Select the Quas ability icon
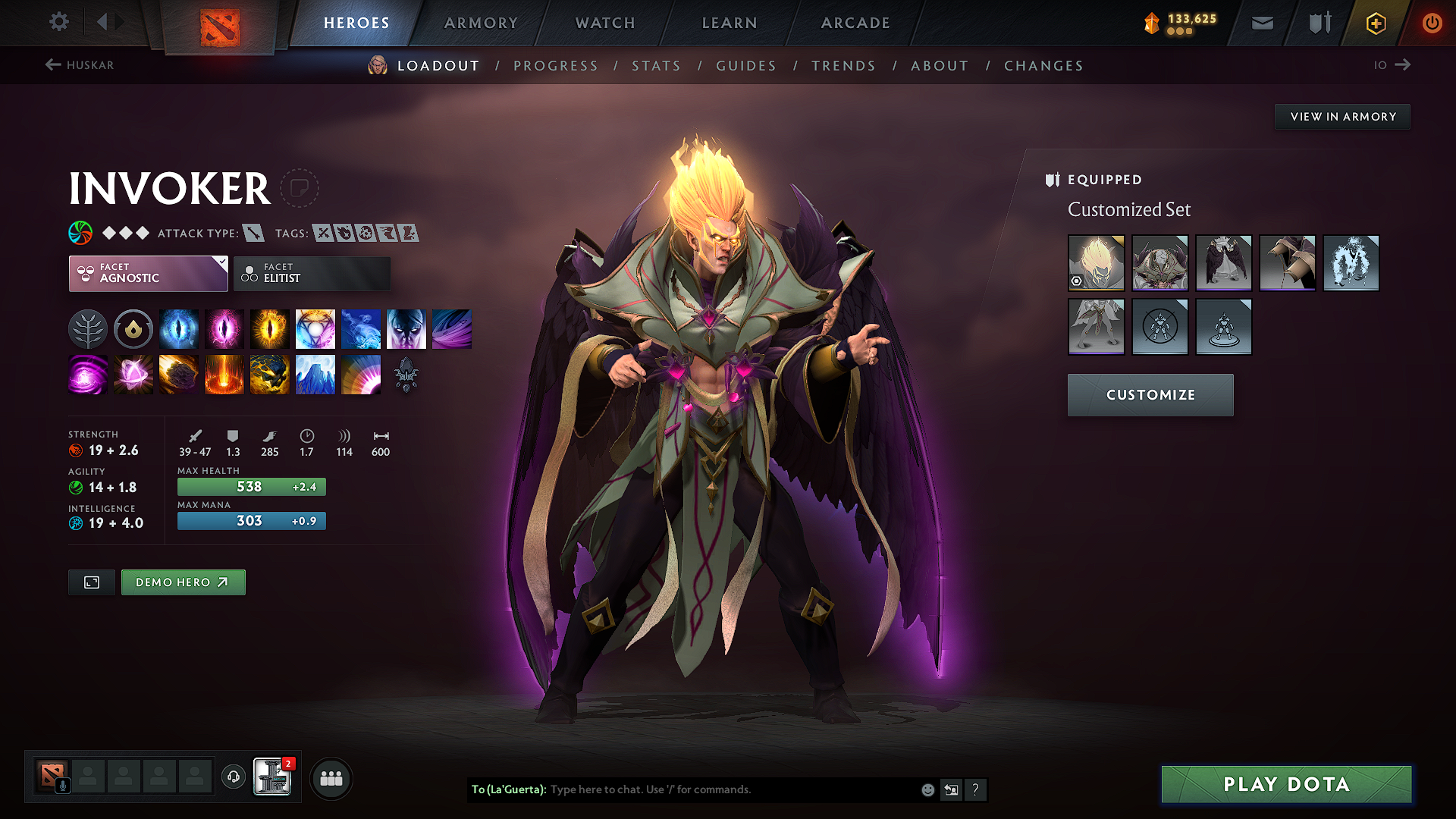This screenshot has width=1456, height=819. 179,328
